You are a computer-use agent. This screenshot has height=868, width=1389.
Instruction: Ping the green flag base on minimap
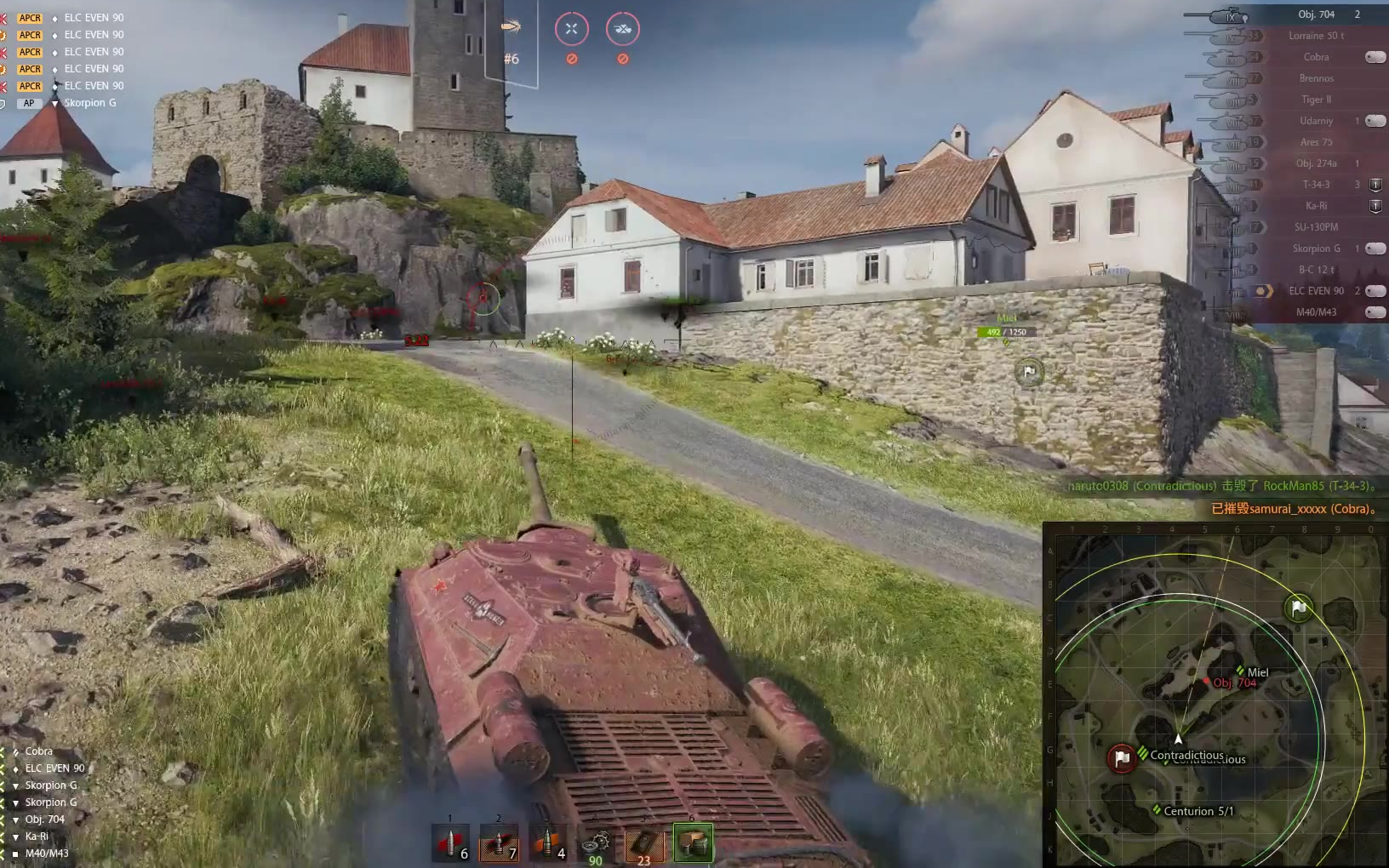1299,608
